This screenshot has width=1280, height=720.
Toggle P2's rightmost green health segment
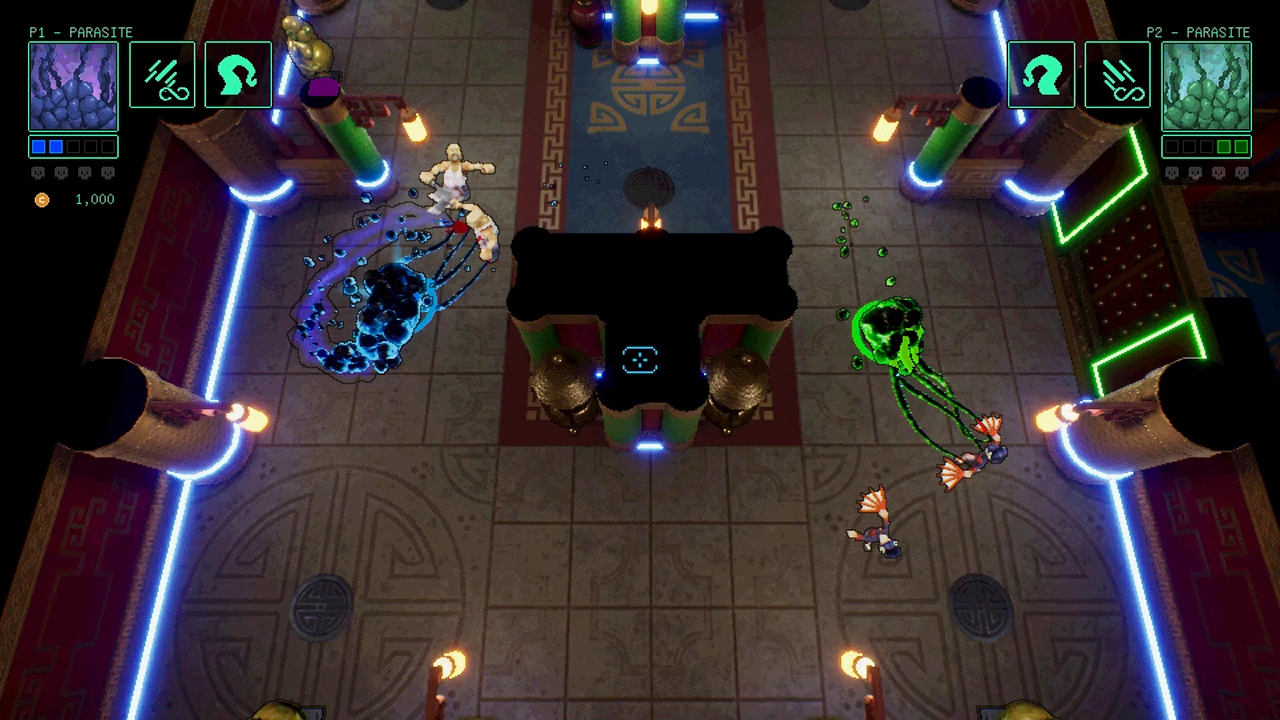tap(1243, 146)
